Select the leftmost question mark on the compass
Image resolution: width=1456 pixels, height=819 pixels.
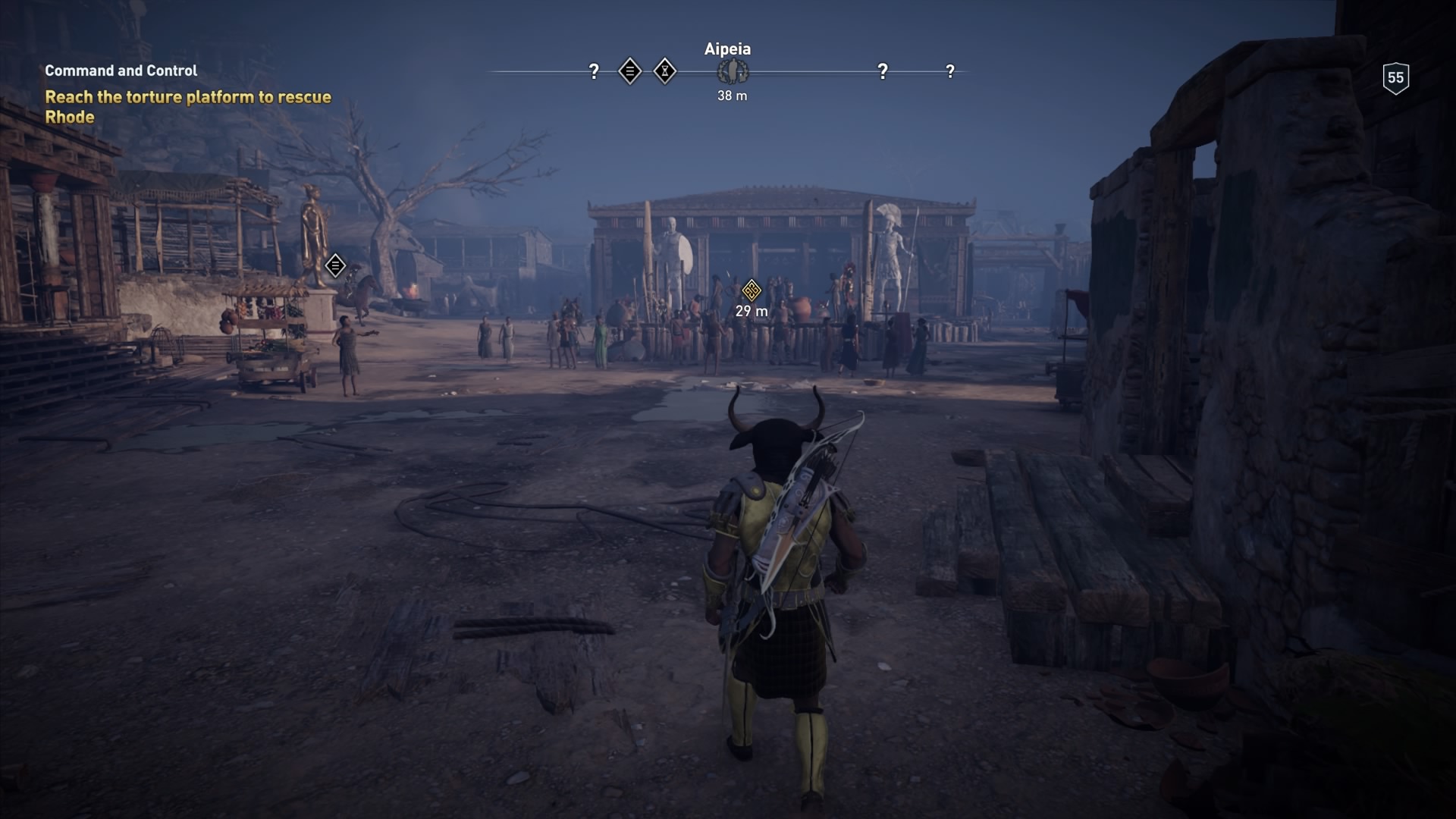click(x=594, y=70)
